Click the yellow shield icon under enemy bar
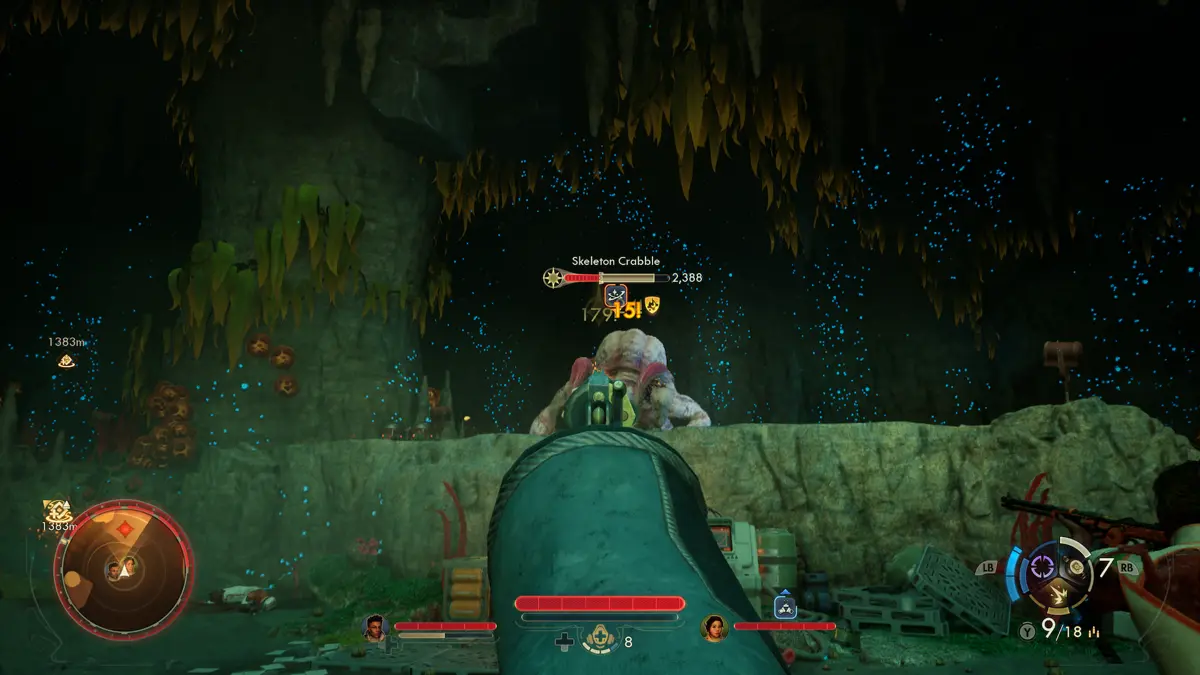The width and height of the screenshot is (1200, 675). tap(652, 305)
